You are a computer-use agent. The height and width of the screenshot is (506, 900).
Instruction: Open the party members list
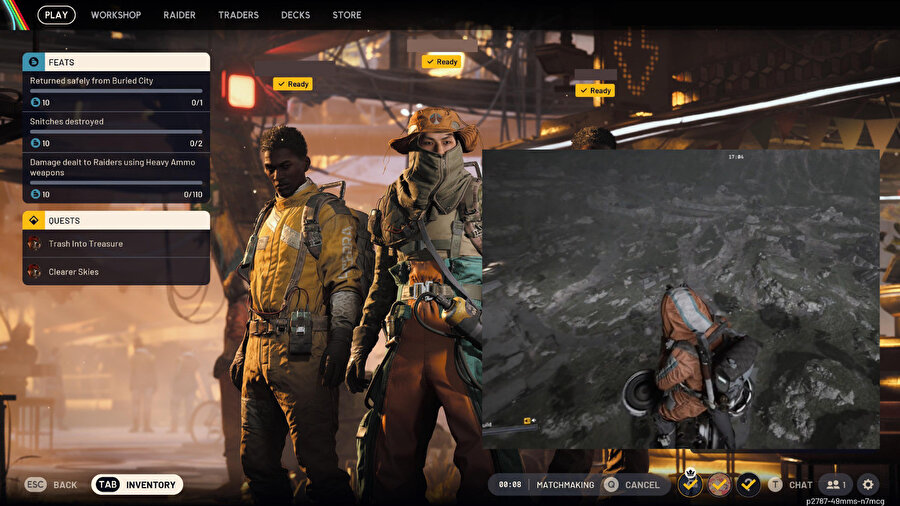click(x=836, y=485)
